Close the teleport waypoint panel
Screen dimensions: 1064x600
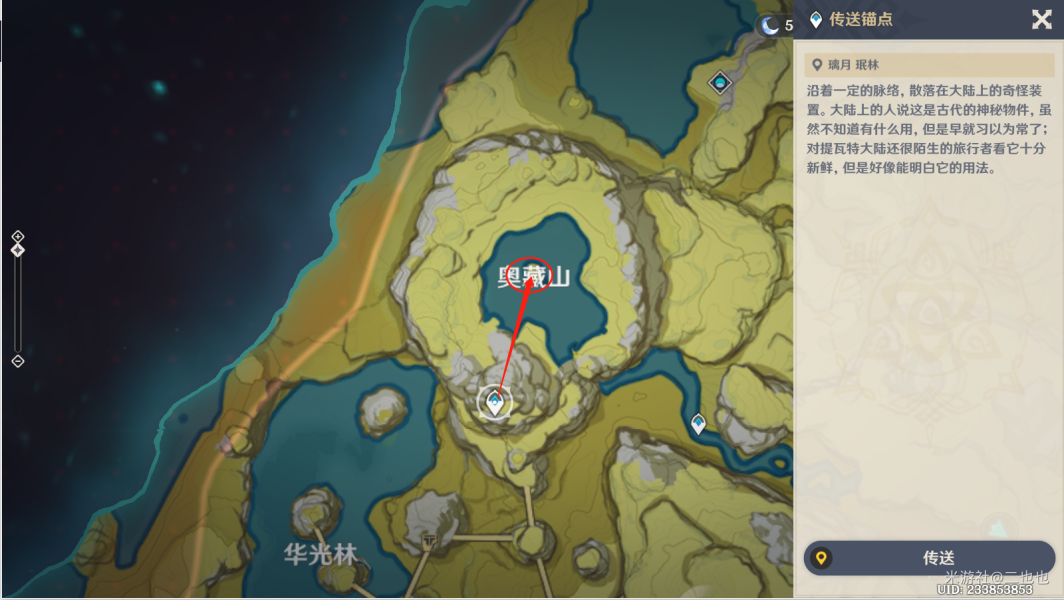pos(1041,19)
